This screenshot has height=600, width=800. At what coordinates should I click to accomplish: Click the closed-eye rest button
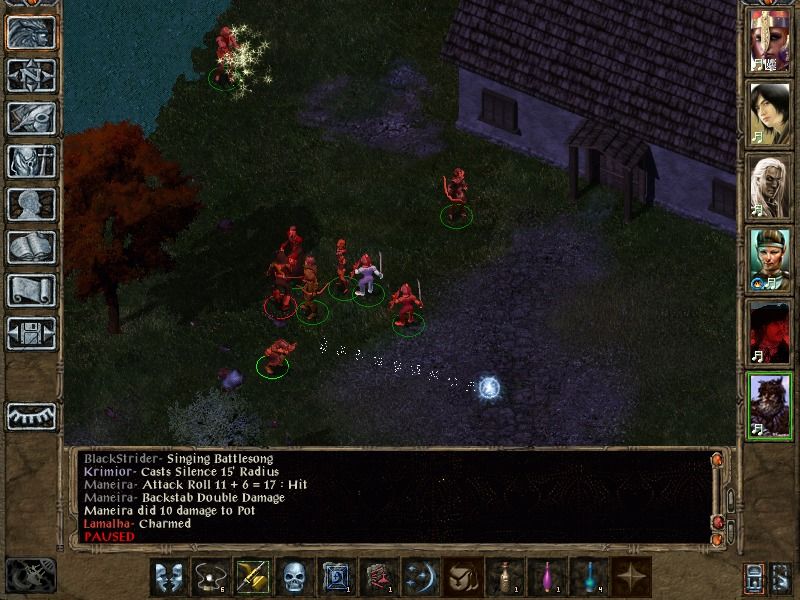[31, 415]
